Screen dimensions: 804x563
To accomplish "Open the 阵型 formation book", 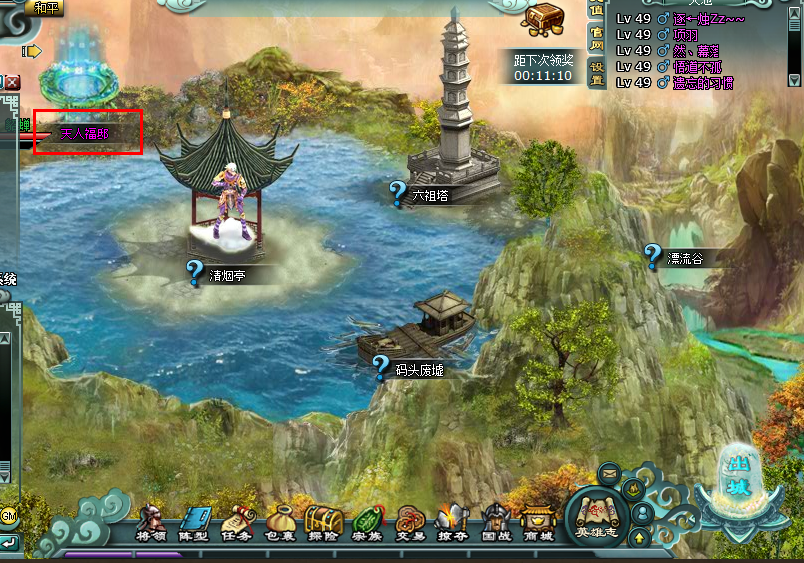I will click(194, 523).
